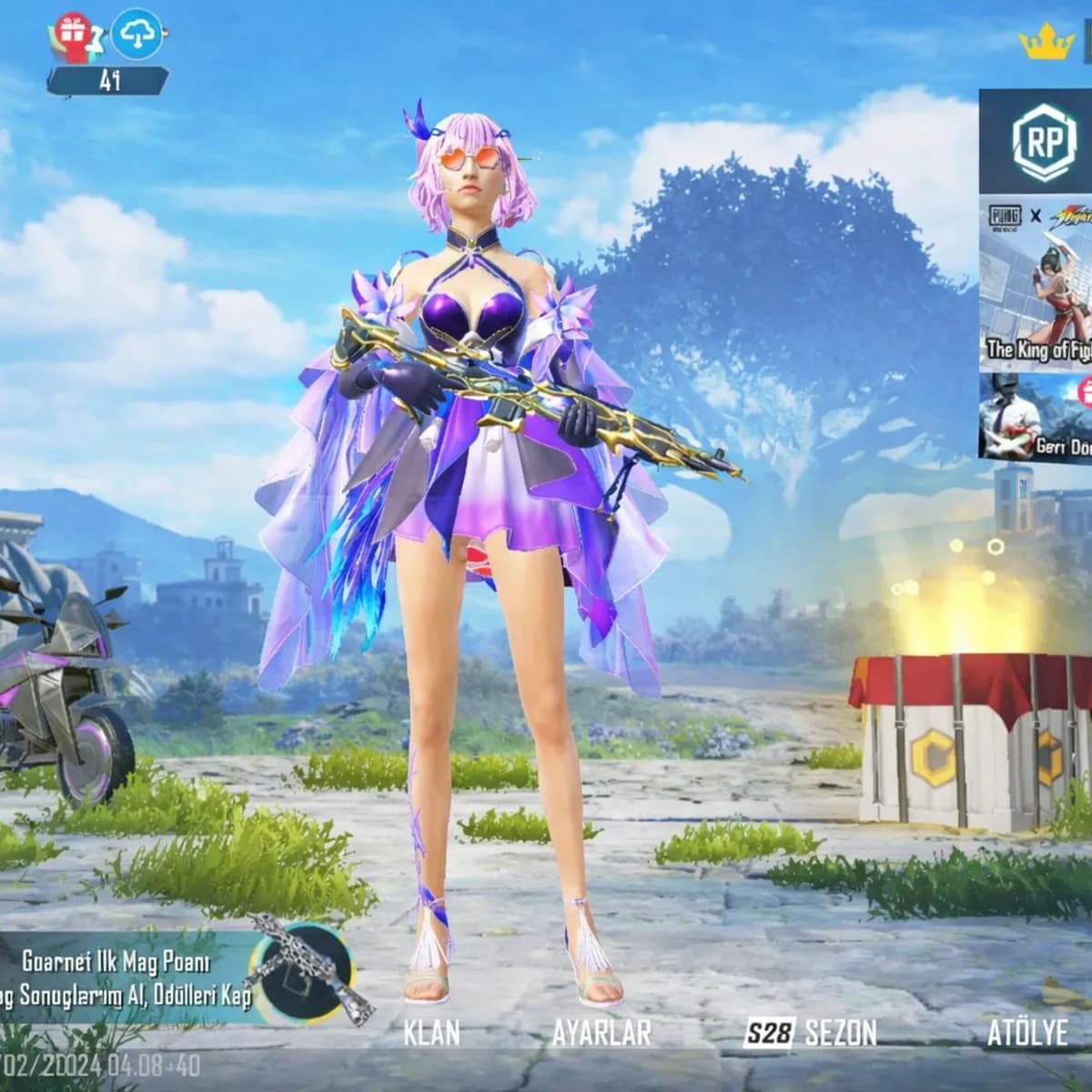View the King of Fighters event banner
Viewport: 1092px width, 1092px height.
tap(1037, 285)
